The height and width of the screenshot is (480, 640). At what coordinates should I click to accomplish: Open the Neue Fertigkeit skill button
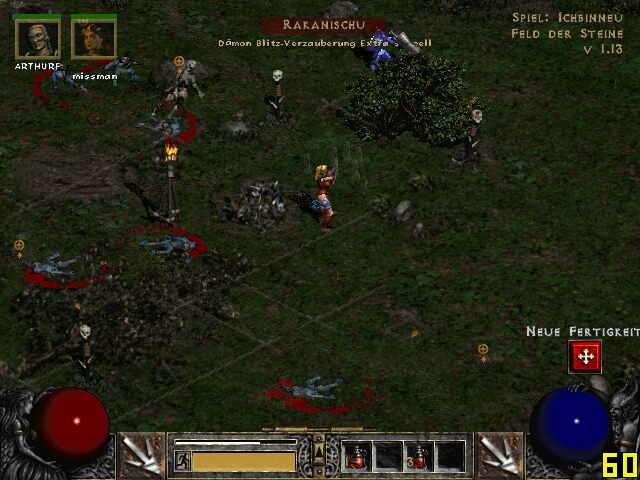tap(585, 356)
